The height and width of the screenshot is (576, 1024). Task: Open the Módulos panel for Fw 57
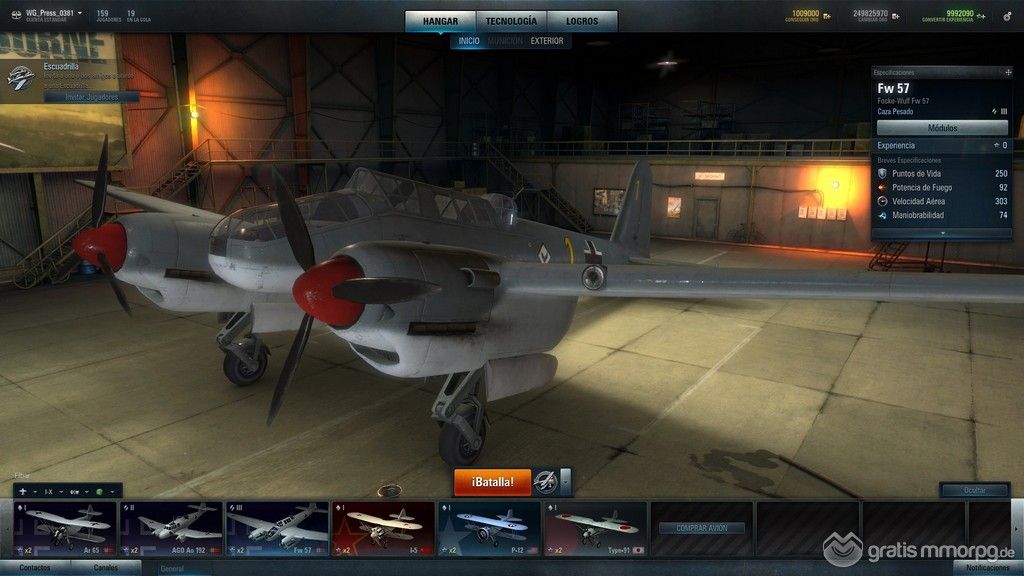[x=942, y=128]
